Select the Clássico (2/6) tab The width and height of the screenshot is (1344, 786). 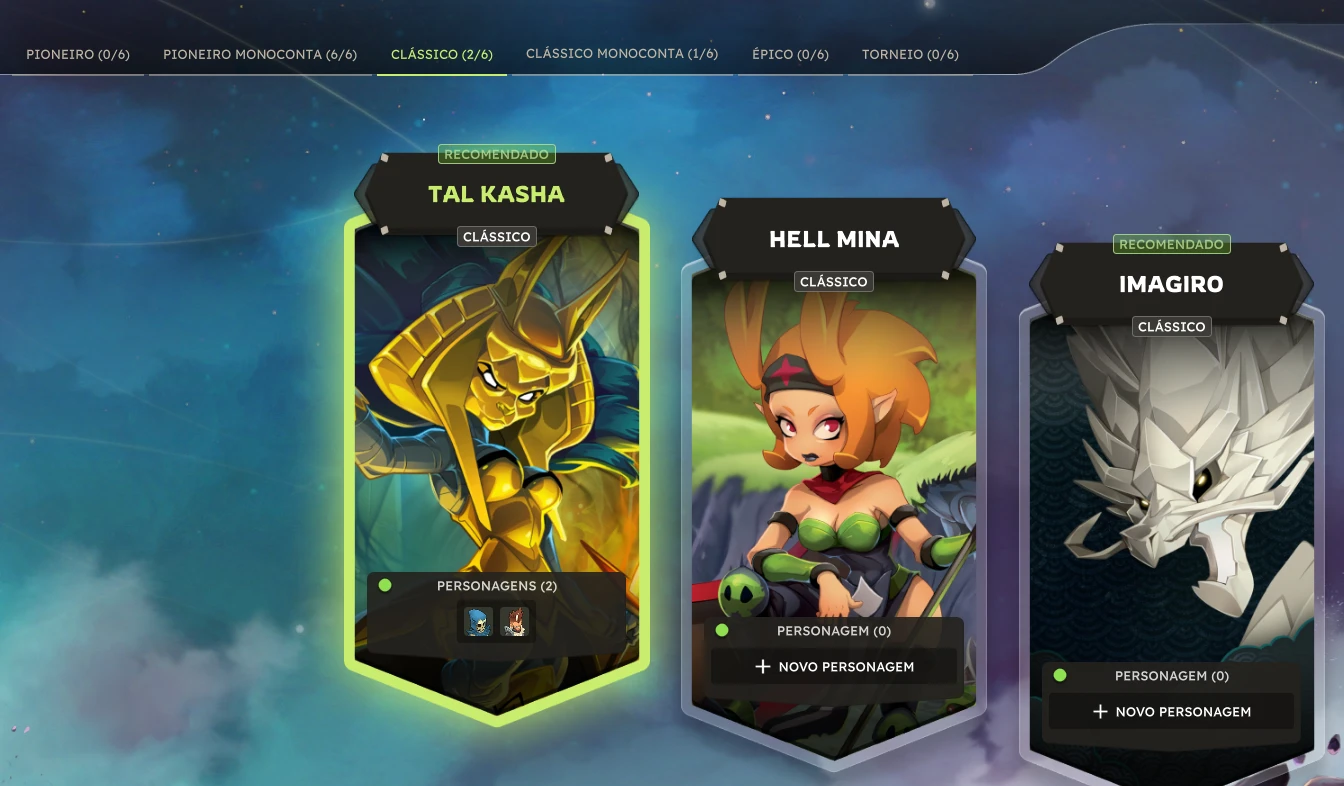coord(442,54)
